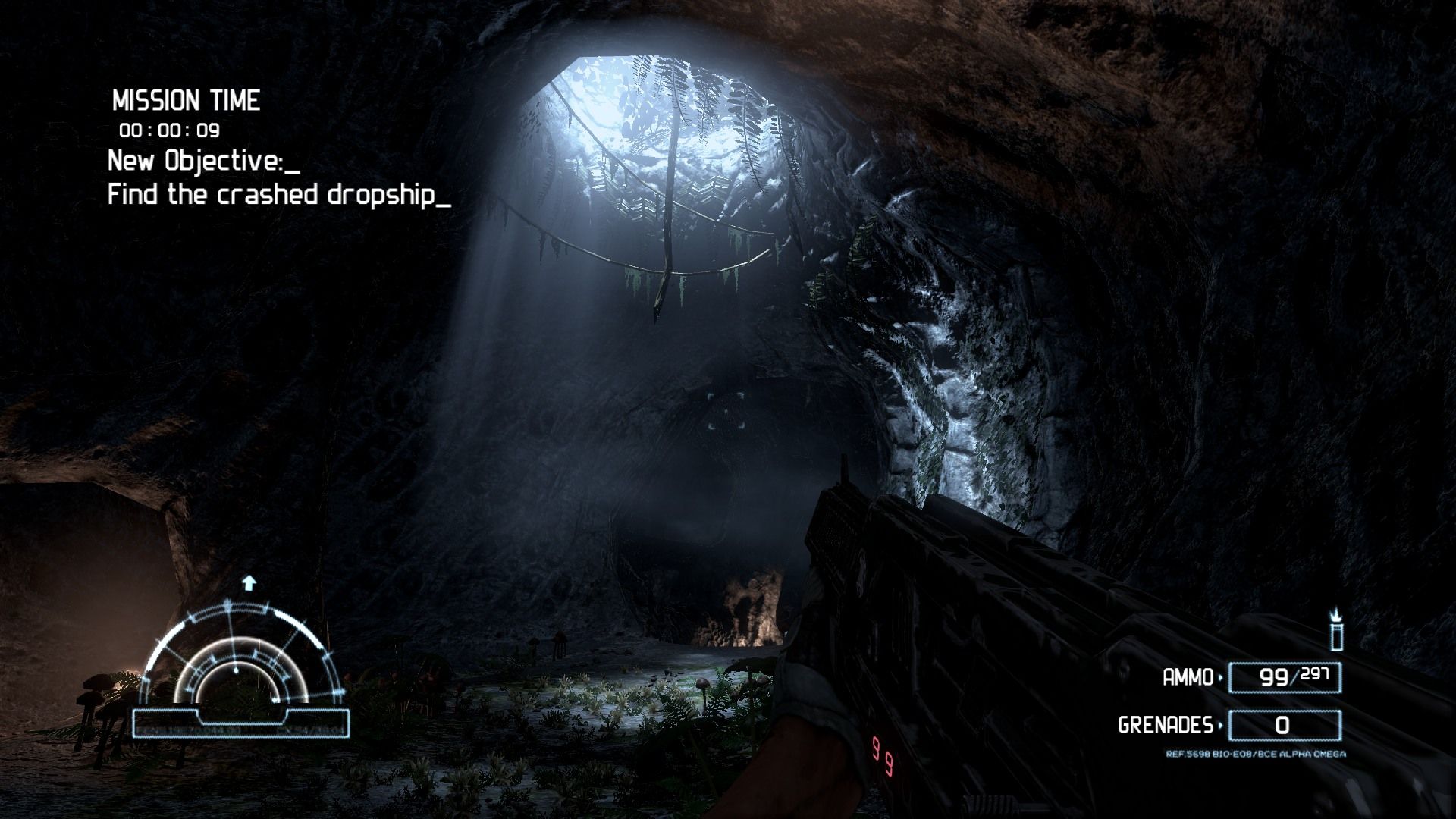Click the motion tracker radar

click(x=241, y=660)
